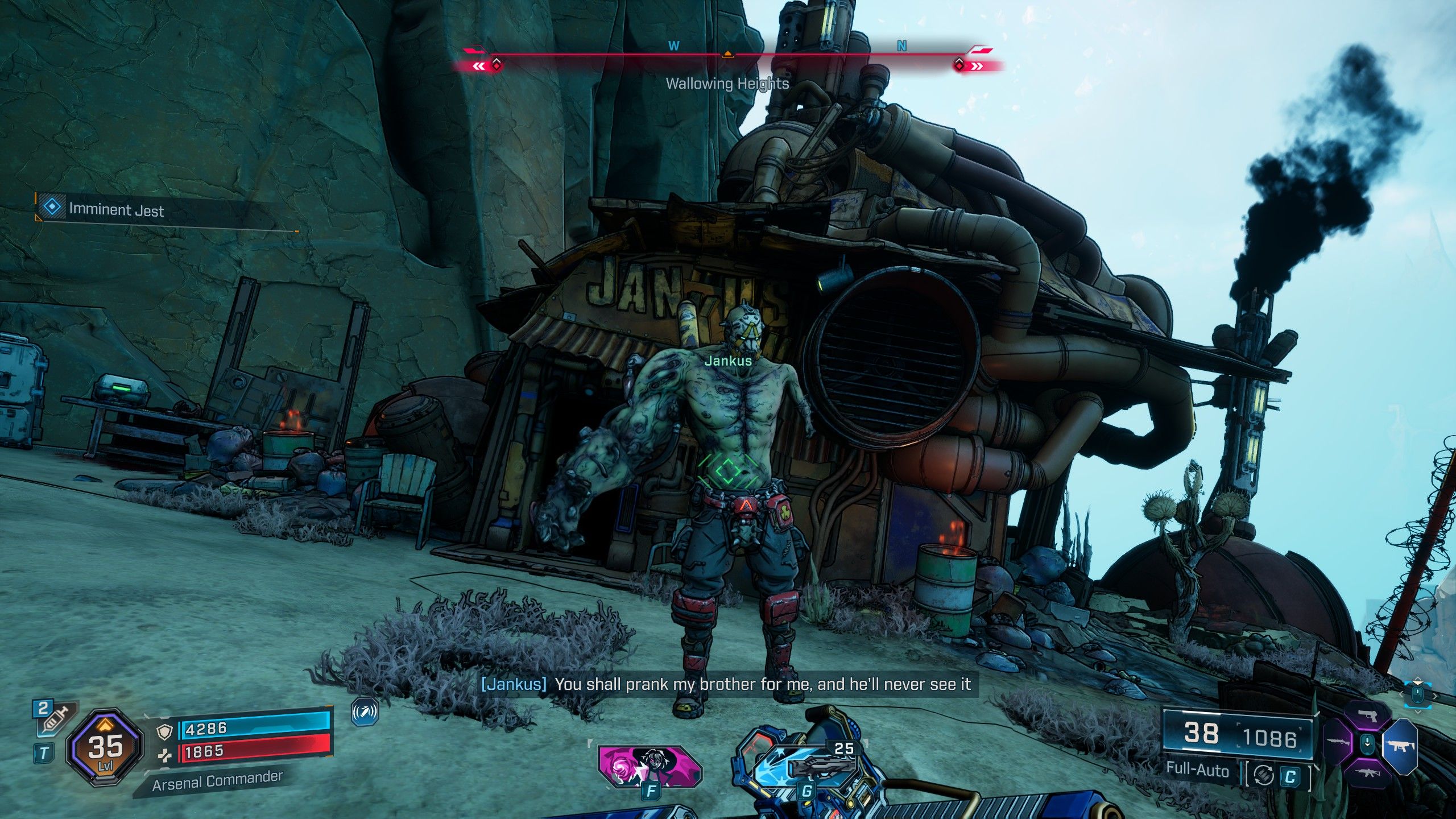Switch to the shotgun weapon slot
The image size is (1456, 819).
pos(1338,743)
